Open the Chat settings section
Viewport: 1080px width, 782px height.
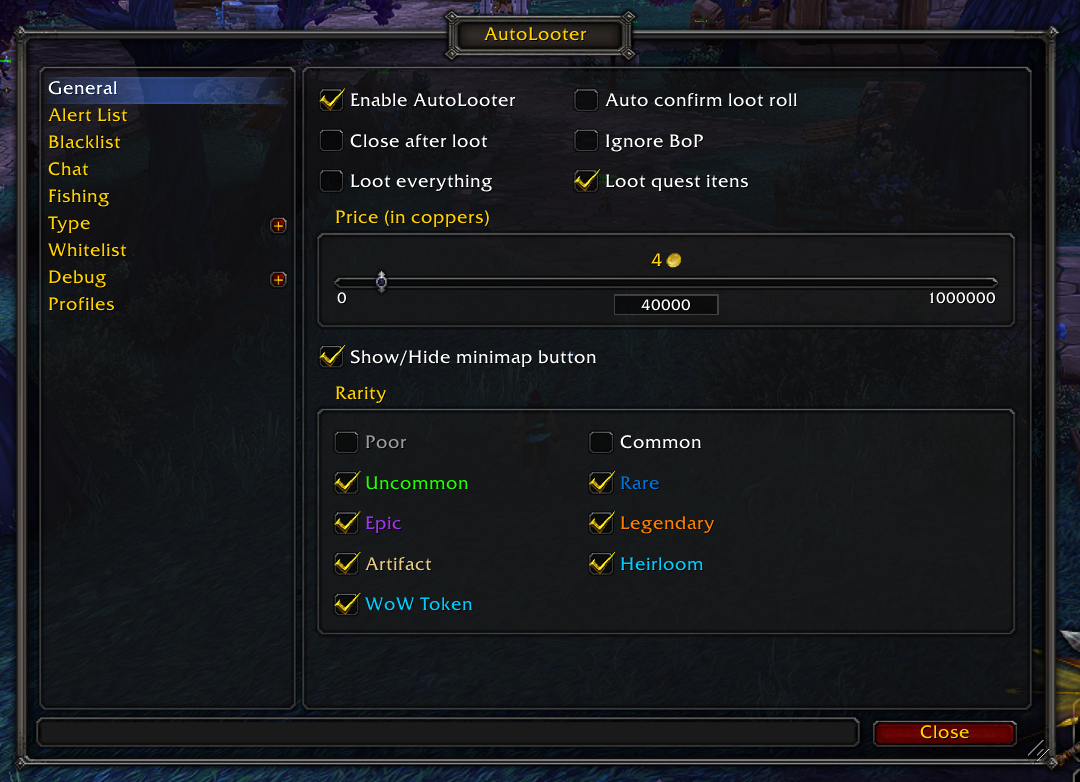[x=68, y=169]
